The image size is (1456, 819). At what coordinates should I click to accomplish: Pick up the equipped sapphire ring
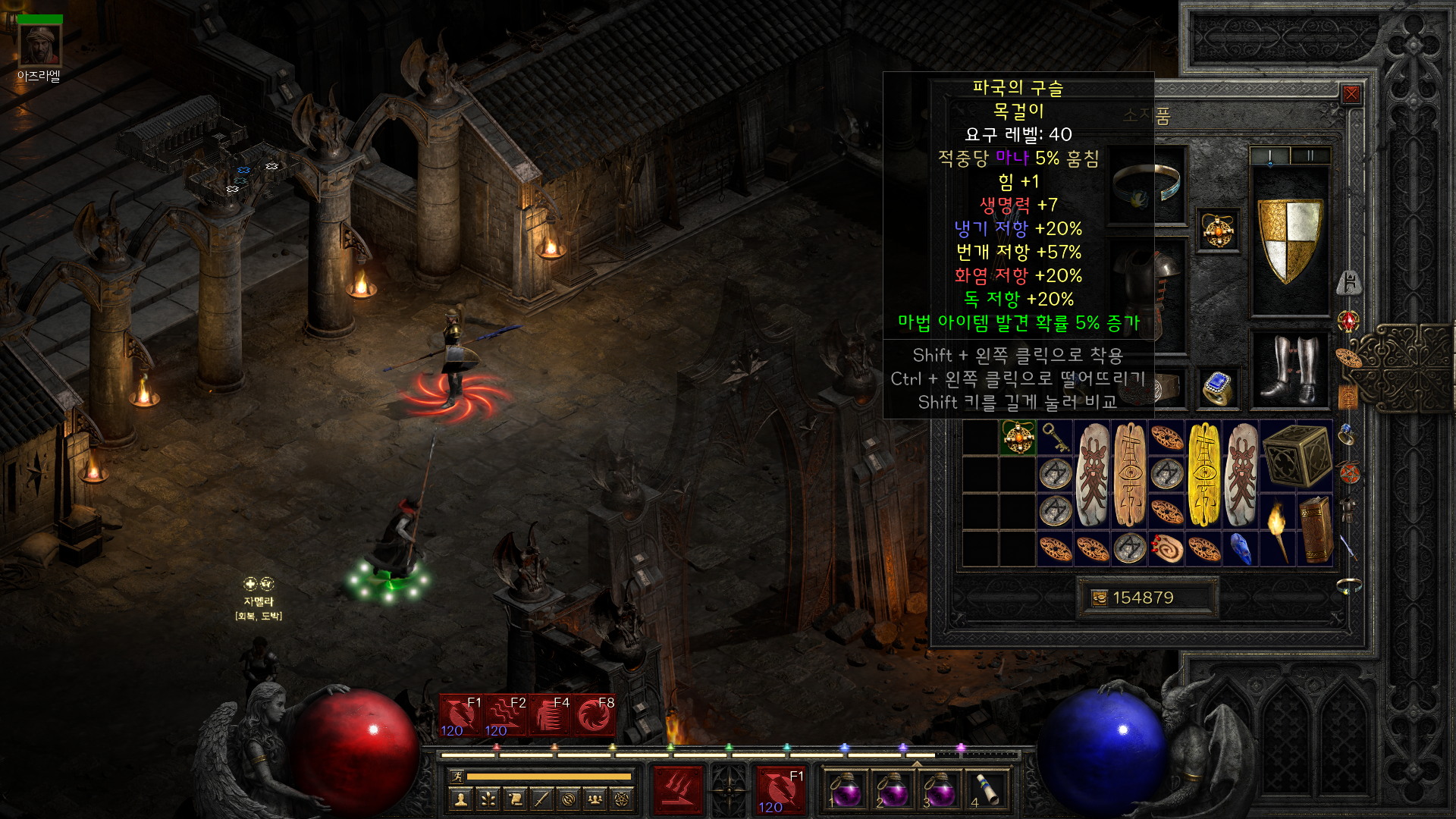pos(1217,389)
